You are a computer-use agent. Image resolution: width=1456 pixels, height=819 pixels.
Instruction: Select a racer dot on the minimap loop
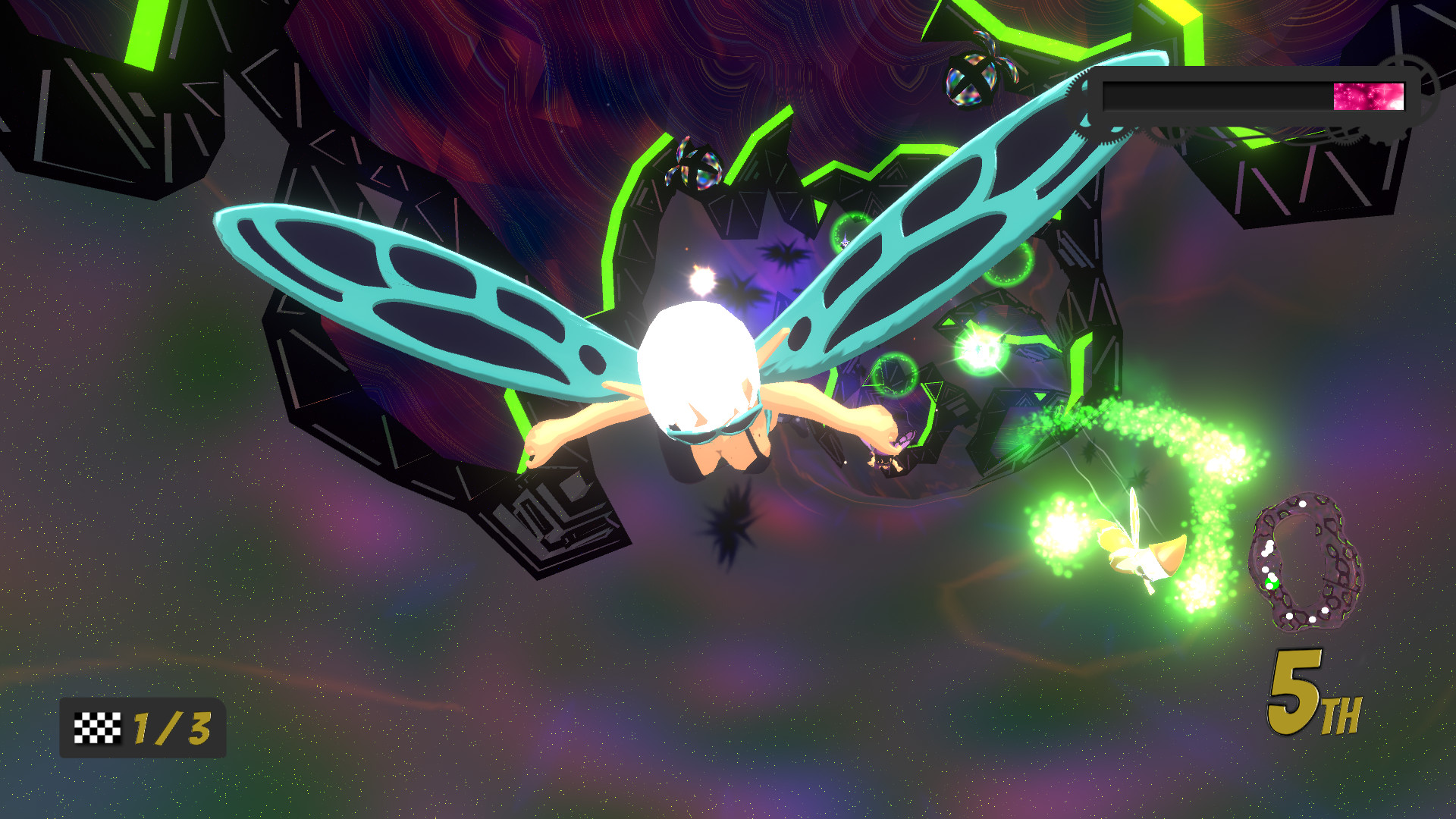pos(1303,505)
